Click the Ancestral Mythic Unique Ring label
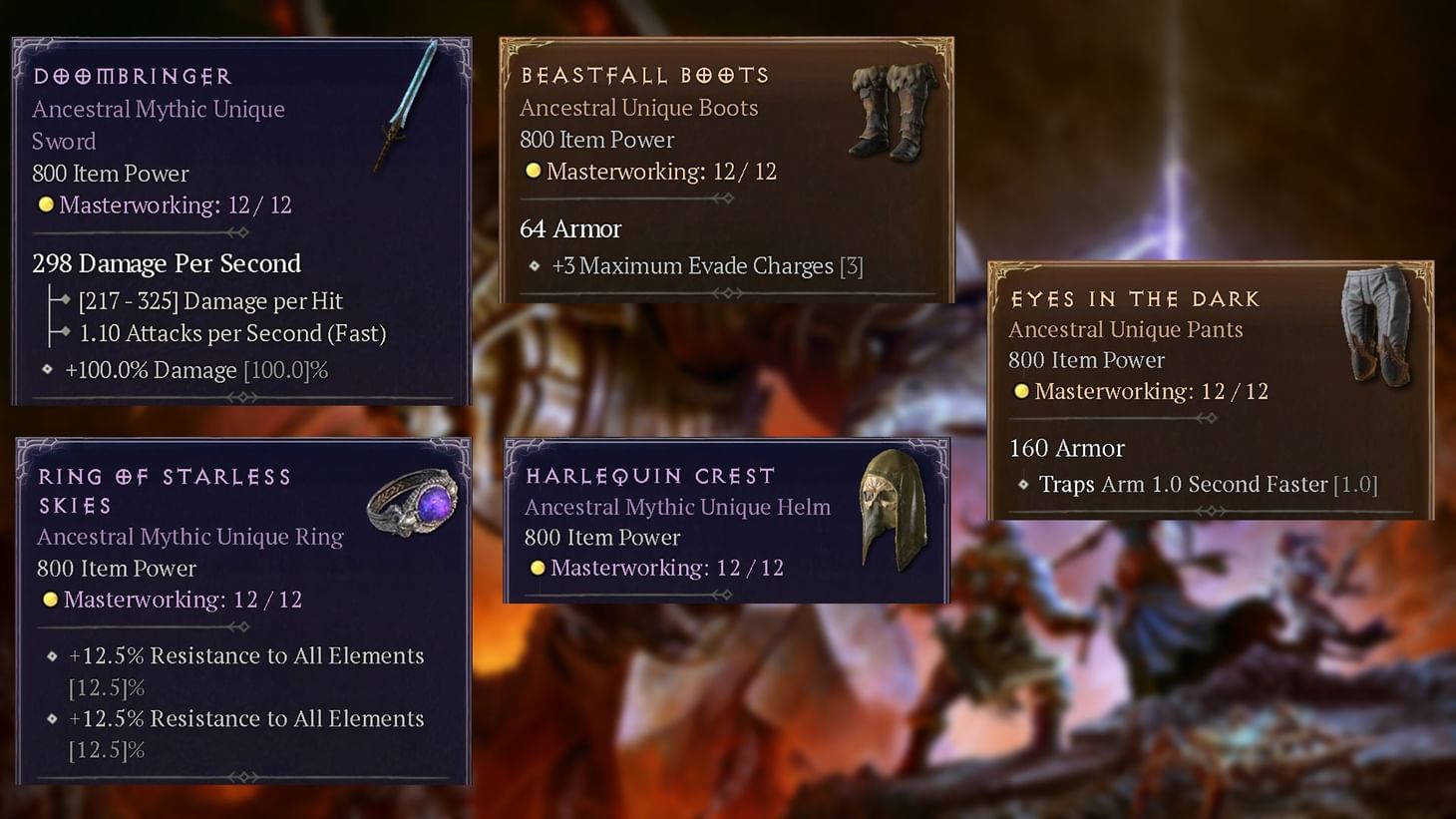Image resolution: width=1456 pixels, height=819 pixels. tap(189, 537)
